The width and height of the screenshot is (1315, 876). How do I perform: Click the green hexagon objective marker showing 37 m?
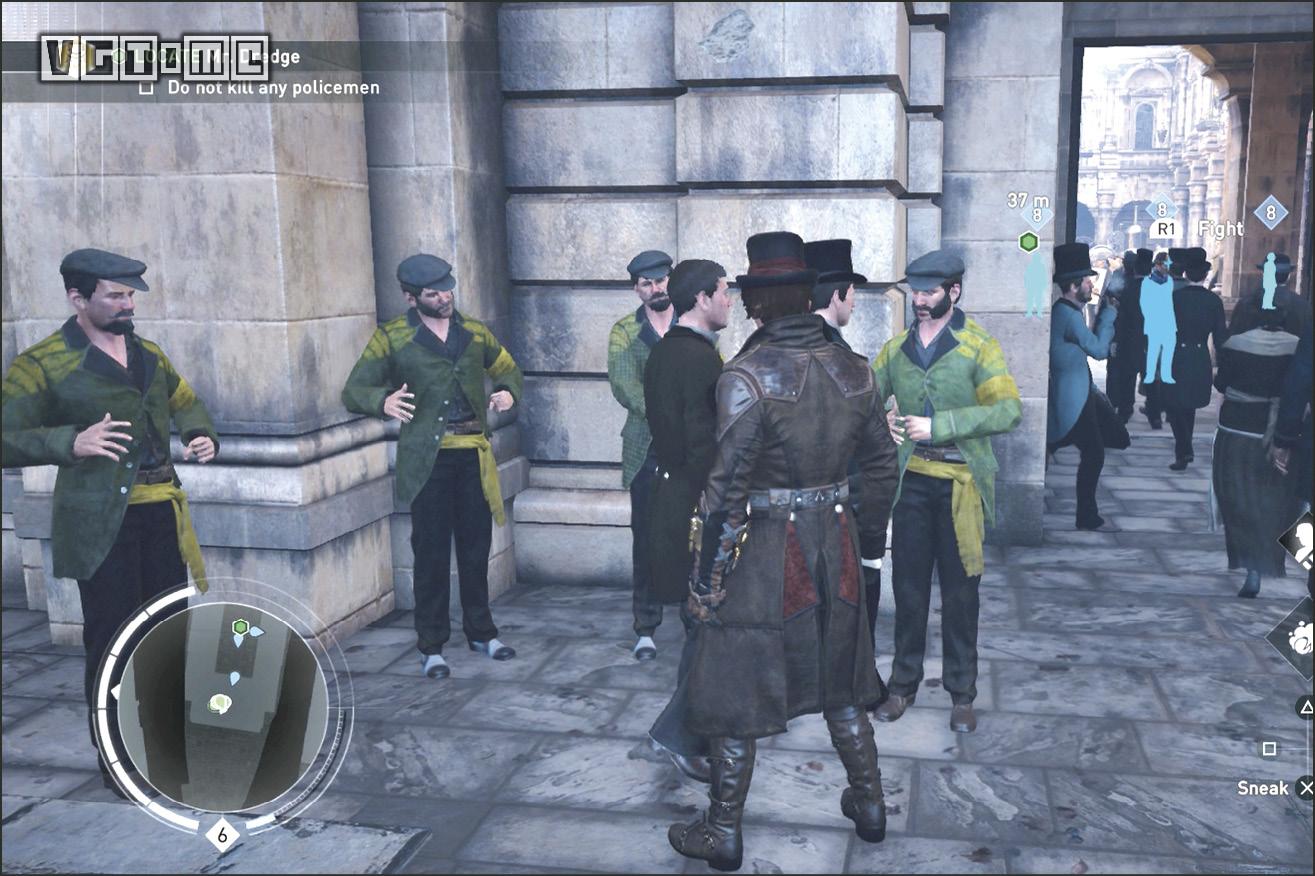[x=1027, y=241]
